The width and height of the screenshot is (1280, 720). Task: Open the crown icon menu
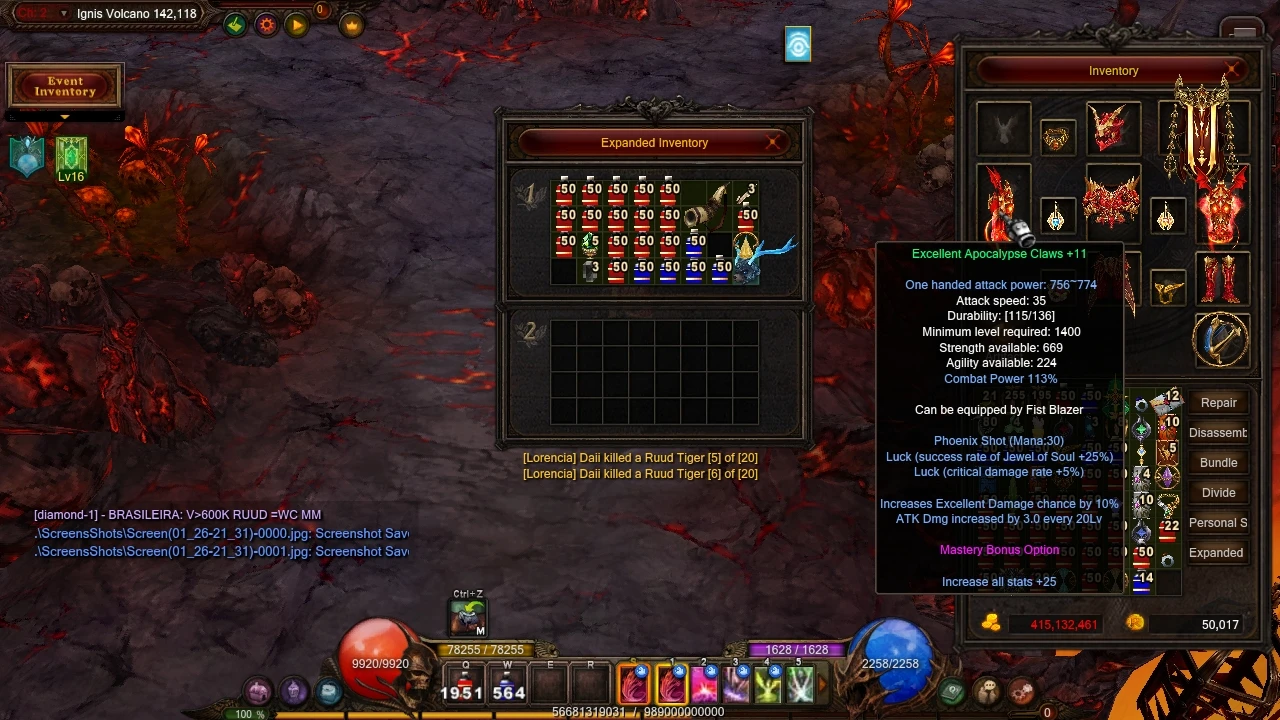click(x=352, y=26)
